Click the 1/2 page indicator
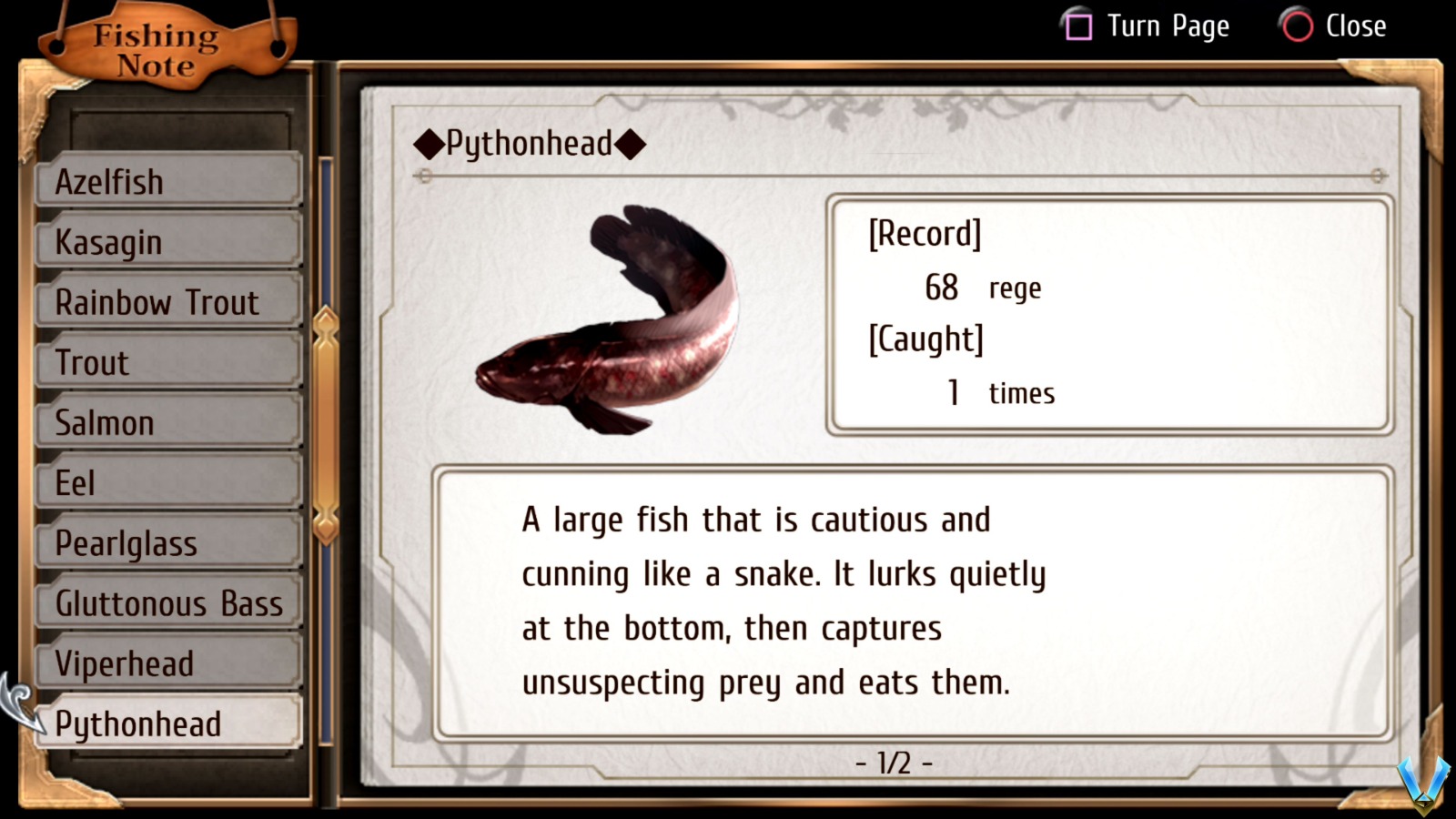1456x819 pixels. (x=894, y=763)
